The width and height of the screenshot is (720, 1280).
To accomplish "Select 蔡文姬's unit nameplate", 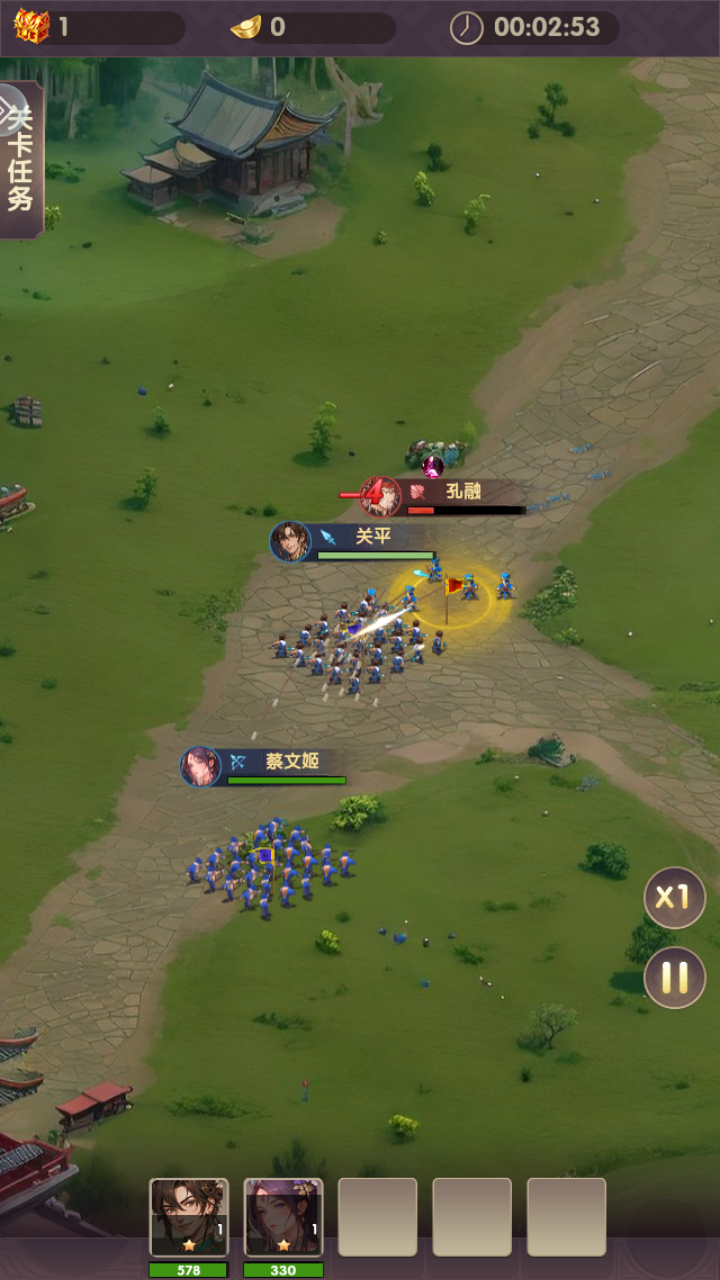I will tap(265, 765).
